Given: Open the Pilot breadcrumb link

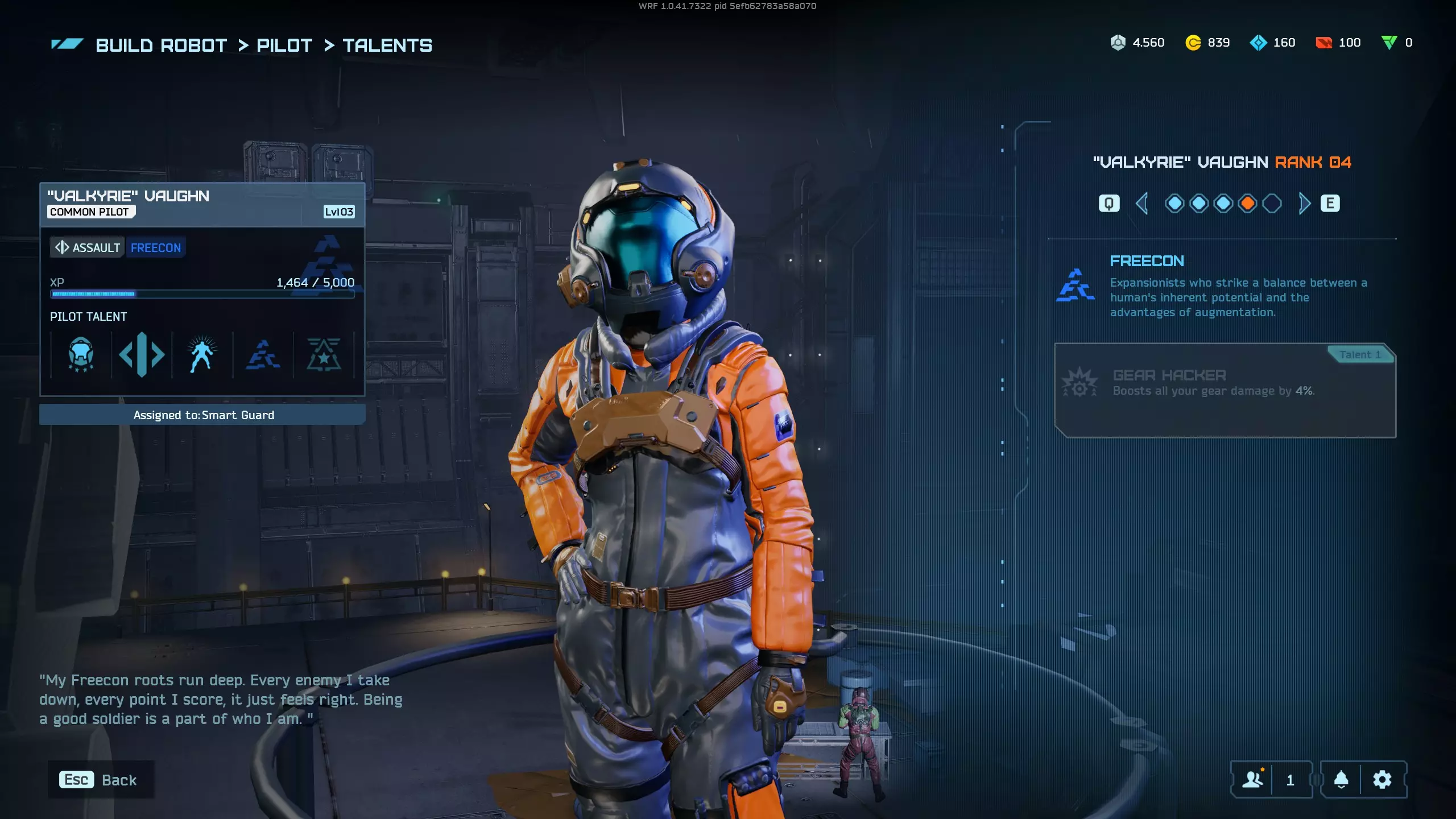Looking at the screenshot, I should (284, 45).
